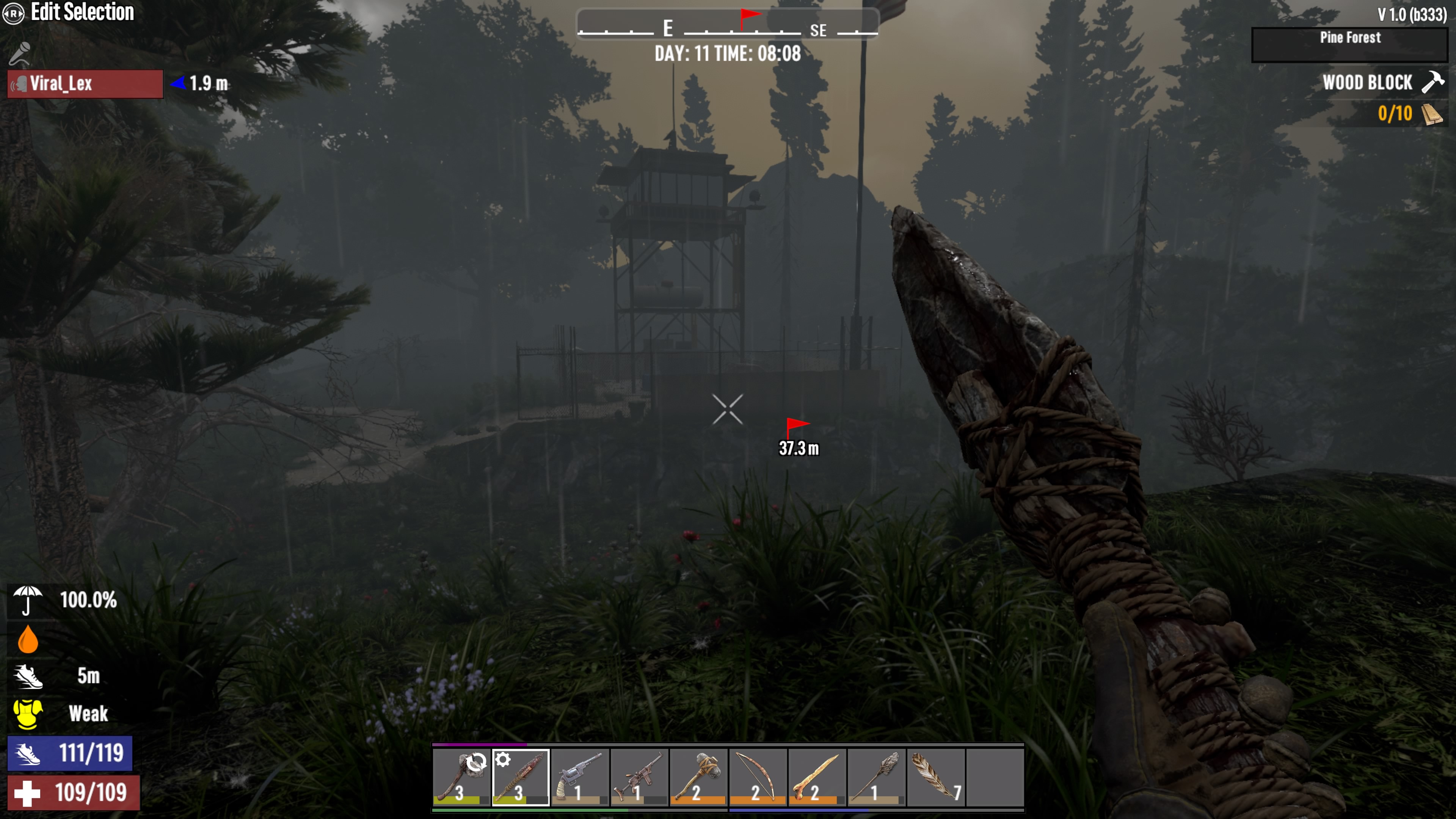Click the Viral_Lex party member entry
1456x819 pixels.
point(85,84)
